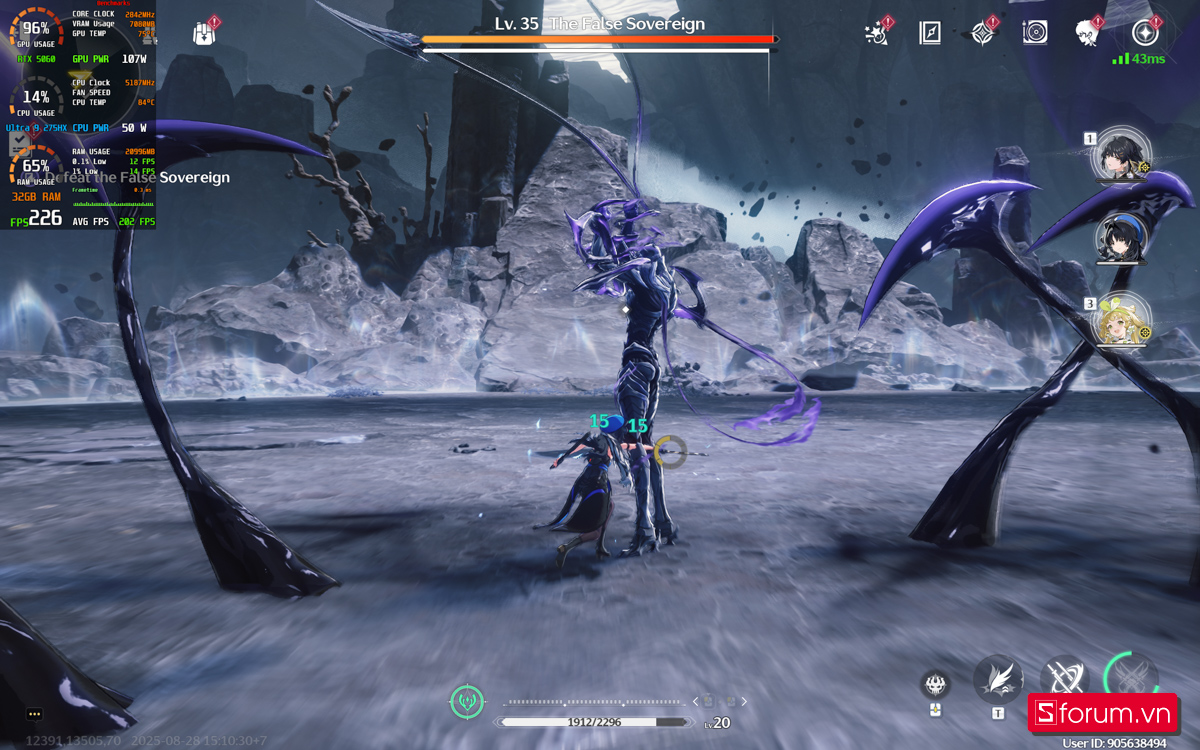Open the turntable disc icon
The image size is (1200, 750).
coord(1035,32)
